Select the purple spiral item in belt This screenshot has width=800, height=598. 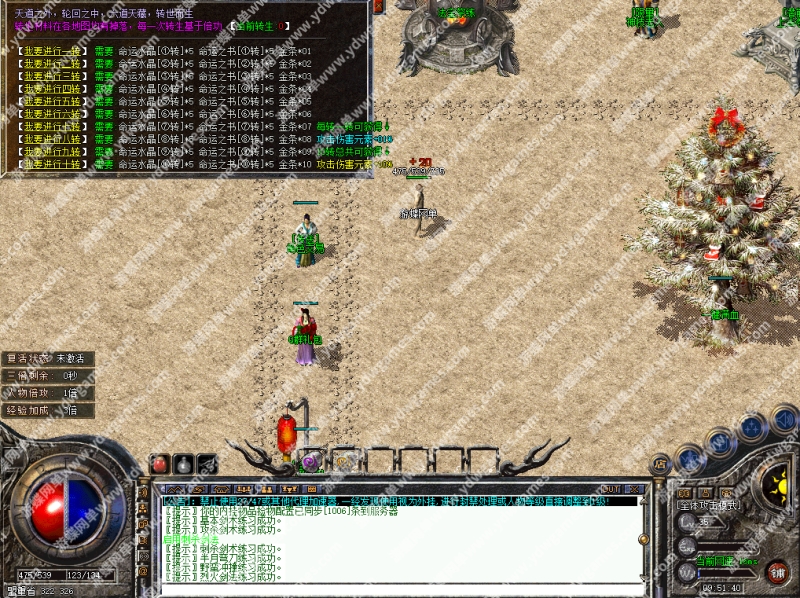(x=311, y=462)
